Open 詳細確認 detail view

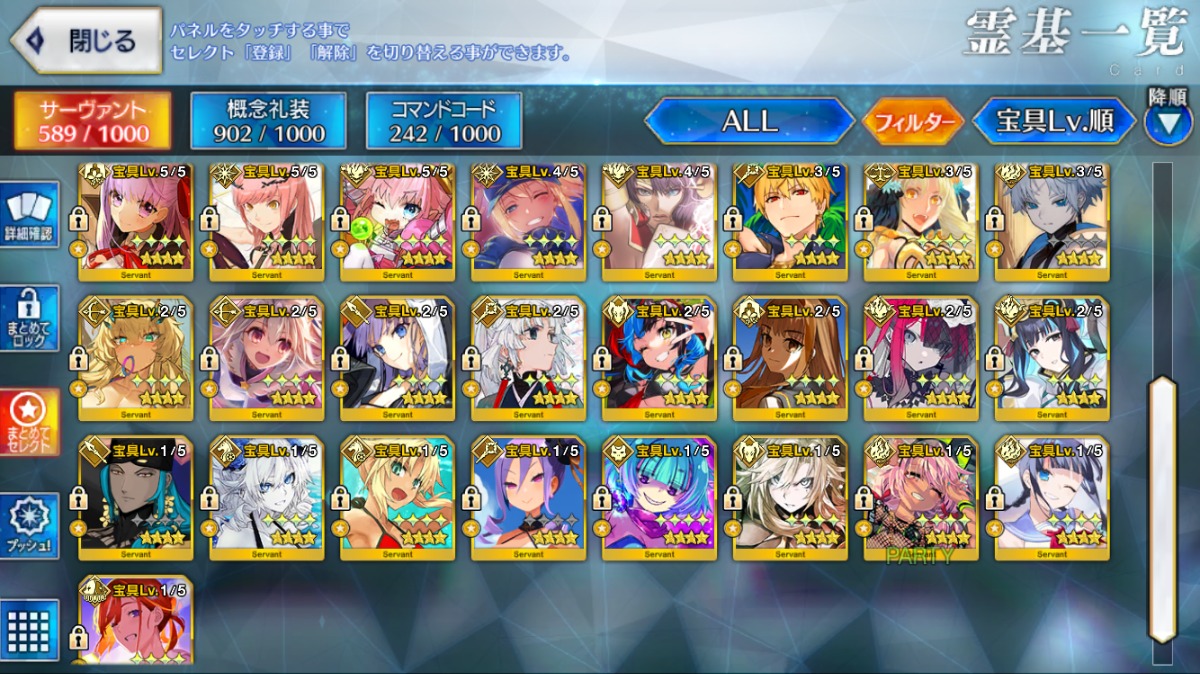31,214
